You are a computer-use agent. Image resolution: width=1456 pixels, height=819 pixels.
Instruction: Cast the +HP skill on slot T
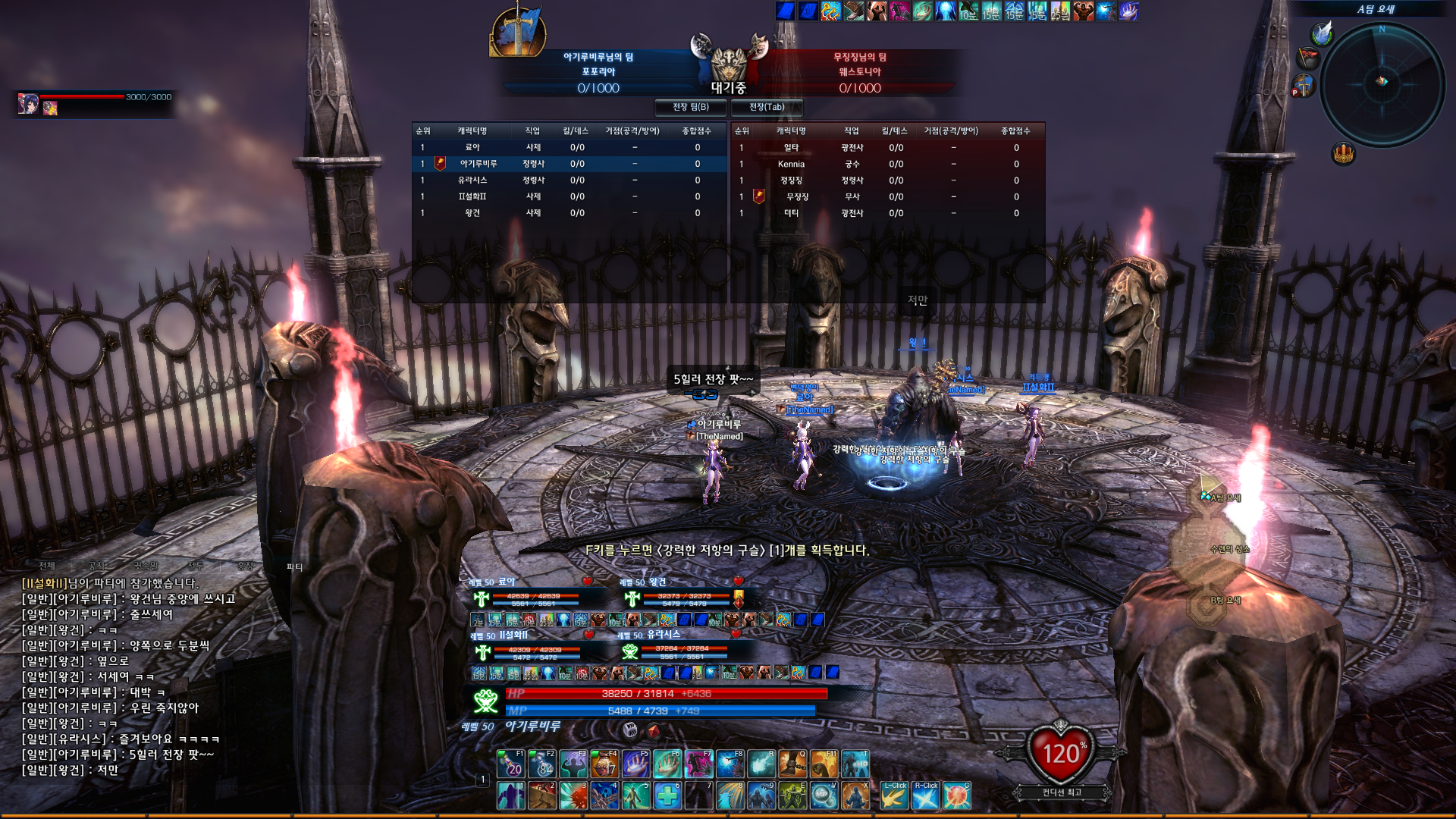point(855,764)
